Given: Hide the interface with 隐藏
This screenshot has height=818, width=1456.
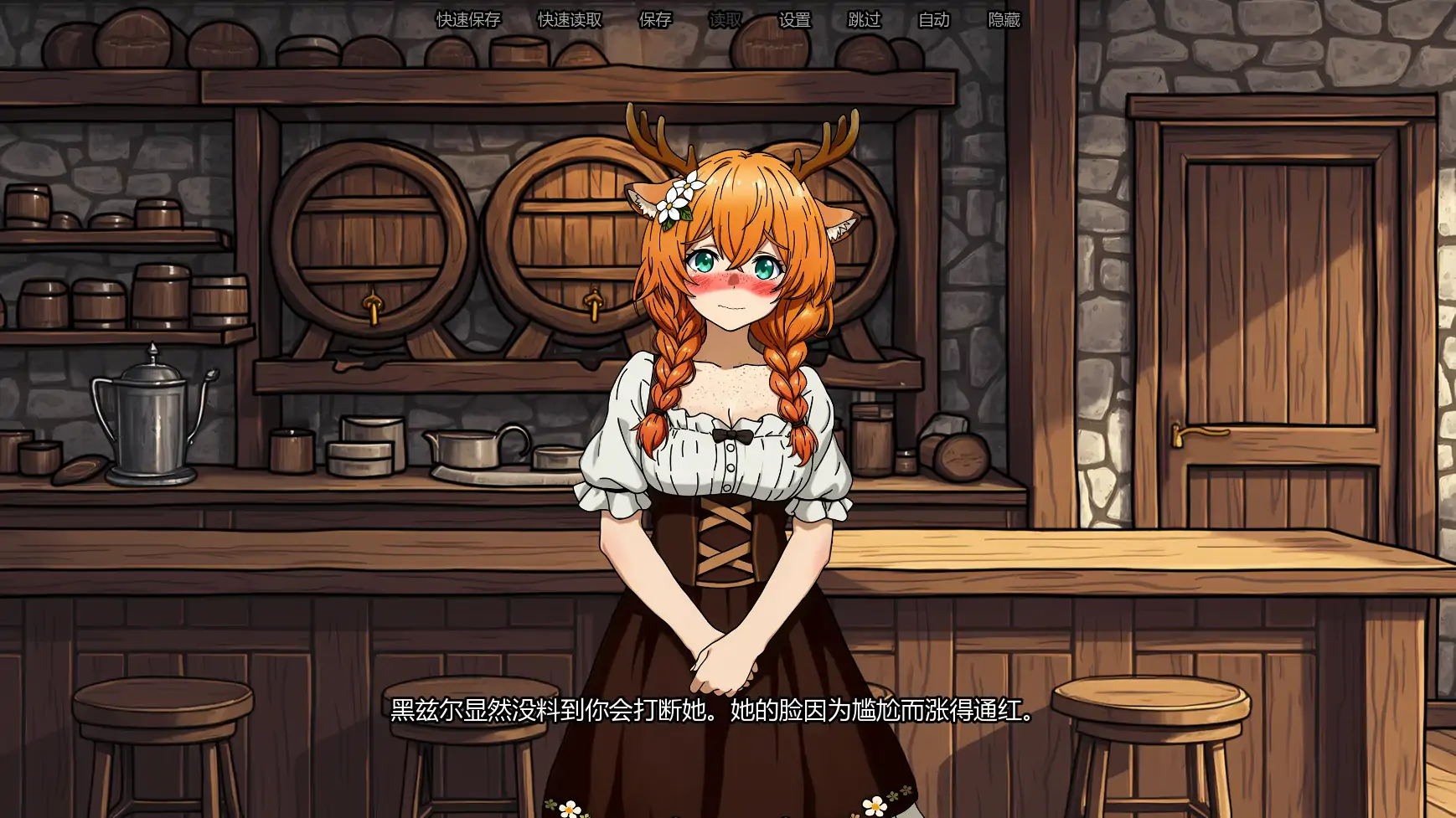Looking at the screenshot, I should (x=1003, y=20).
